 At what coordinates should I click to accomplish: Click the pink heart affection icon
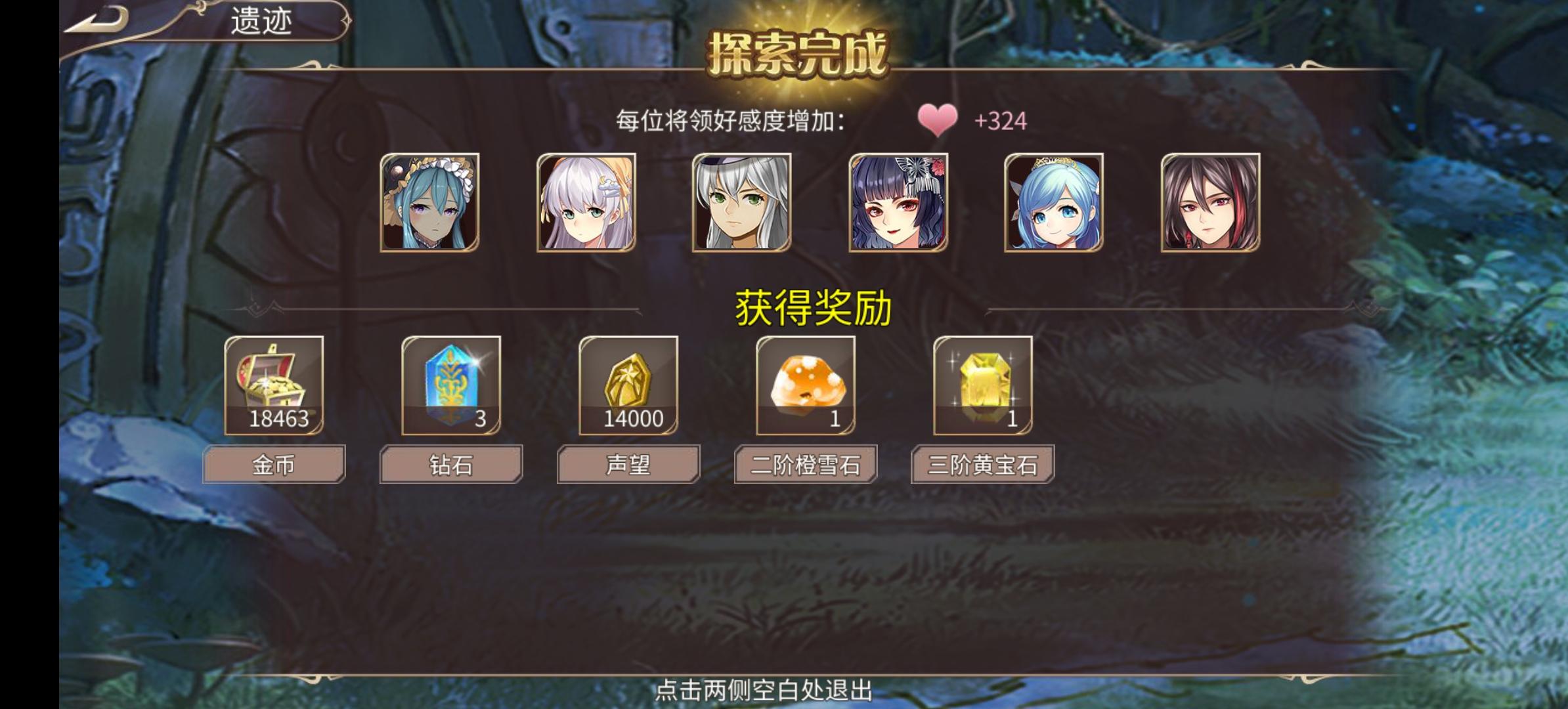[938, 120]
